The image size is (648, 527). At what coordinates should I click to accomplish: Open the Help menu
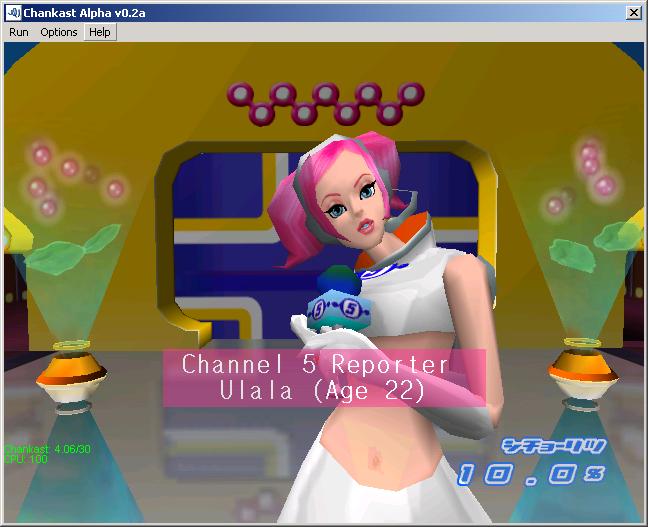tap(99, 32)
